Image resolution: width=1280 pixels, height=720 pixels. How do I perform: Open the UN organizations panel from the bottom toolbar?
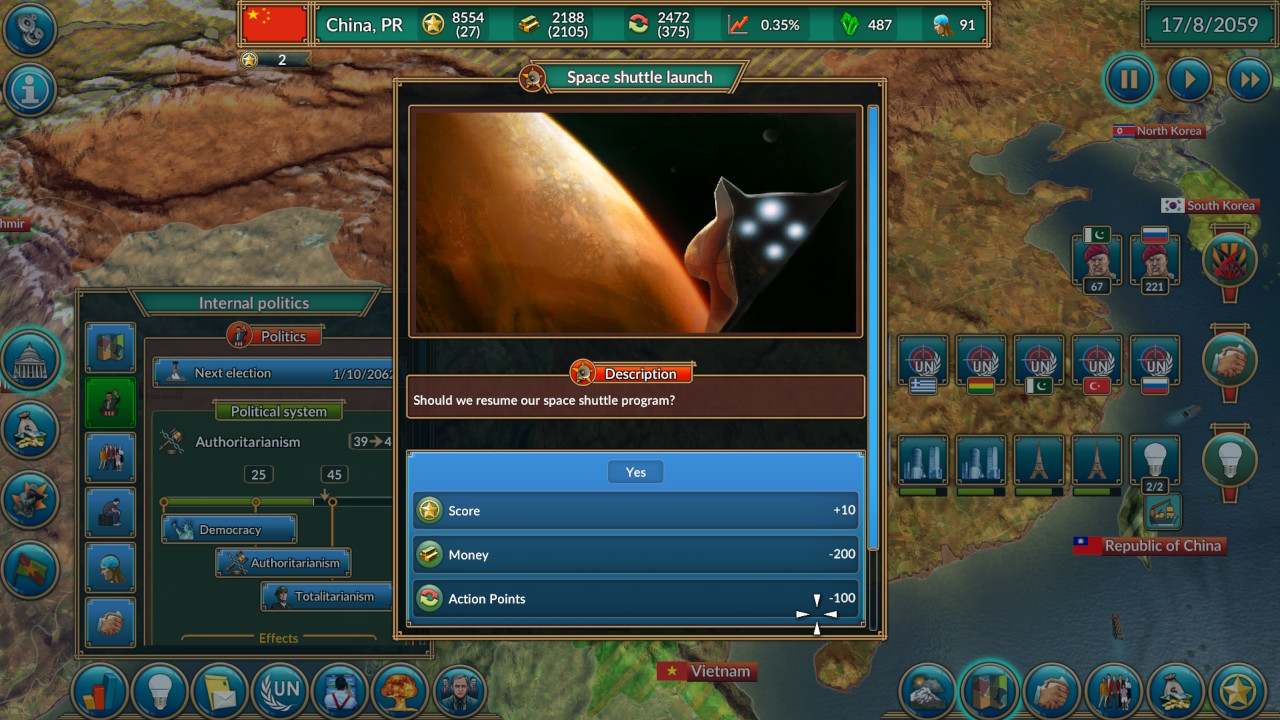tap(280, 690)
